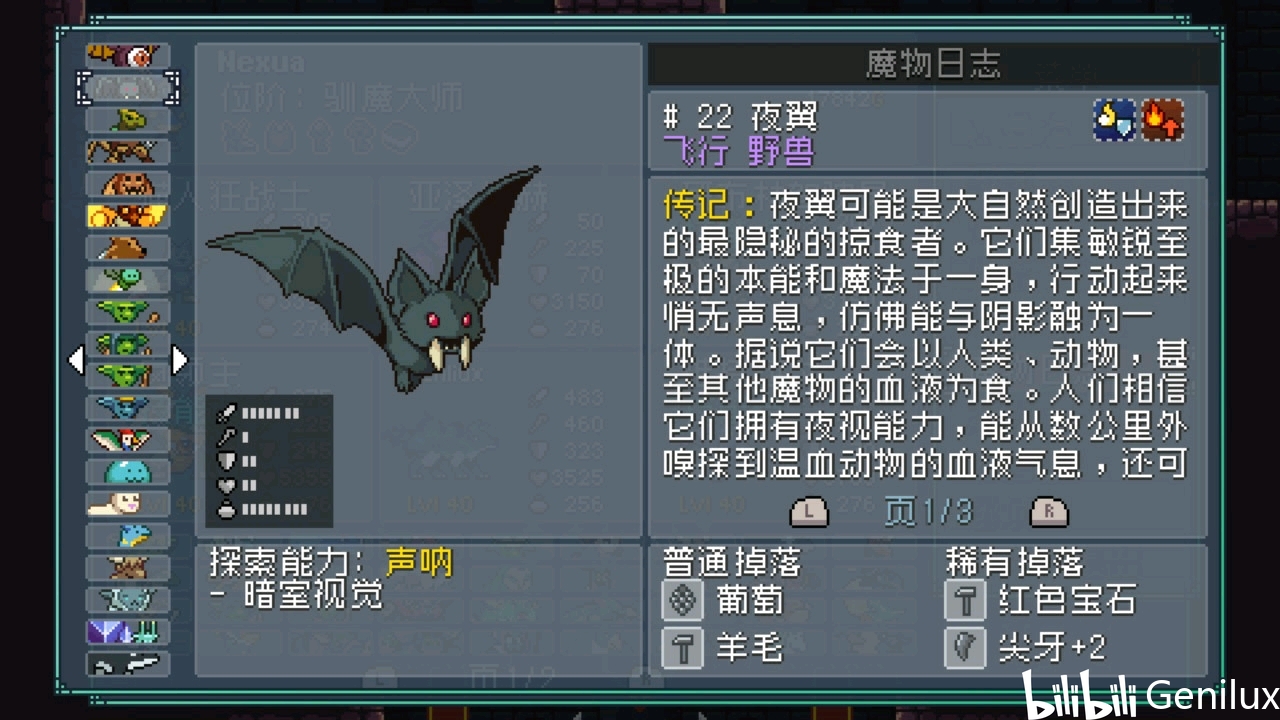Screen dimensions: 1280x720
Task: Open the purple crystal monster entry
Action: (128, 632)
